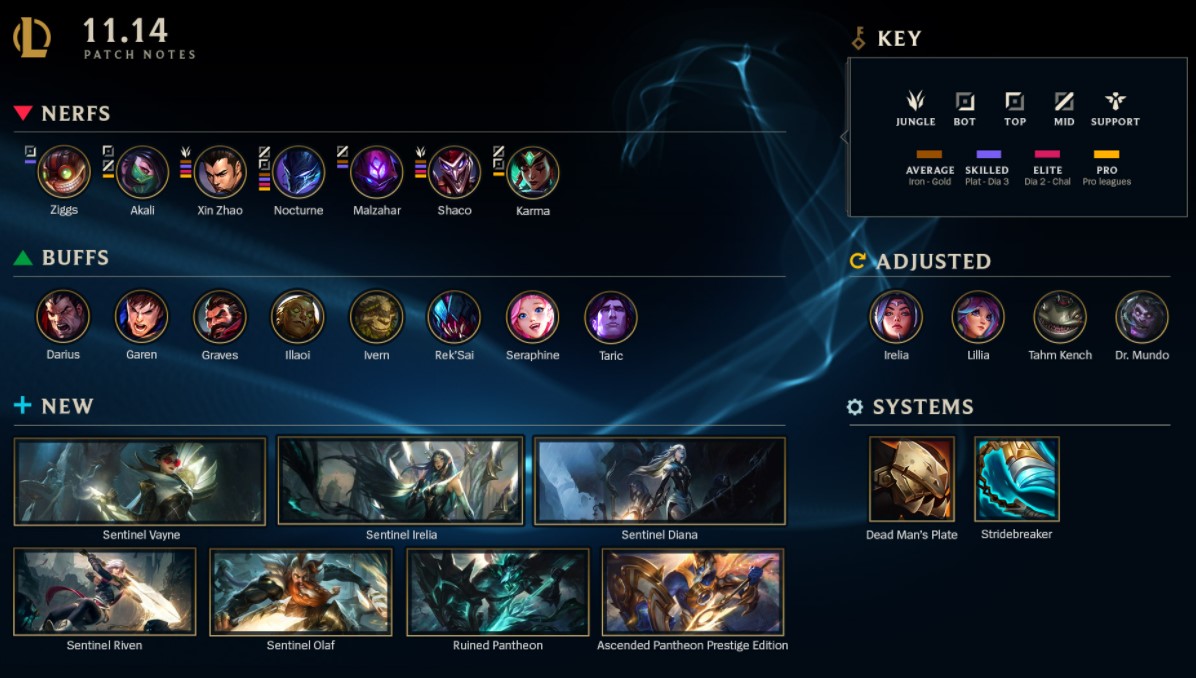Open Ascended Pantheon Prestige Edition thumbnail
This screenshot has width=1196, height=678.
692,592
